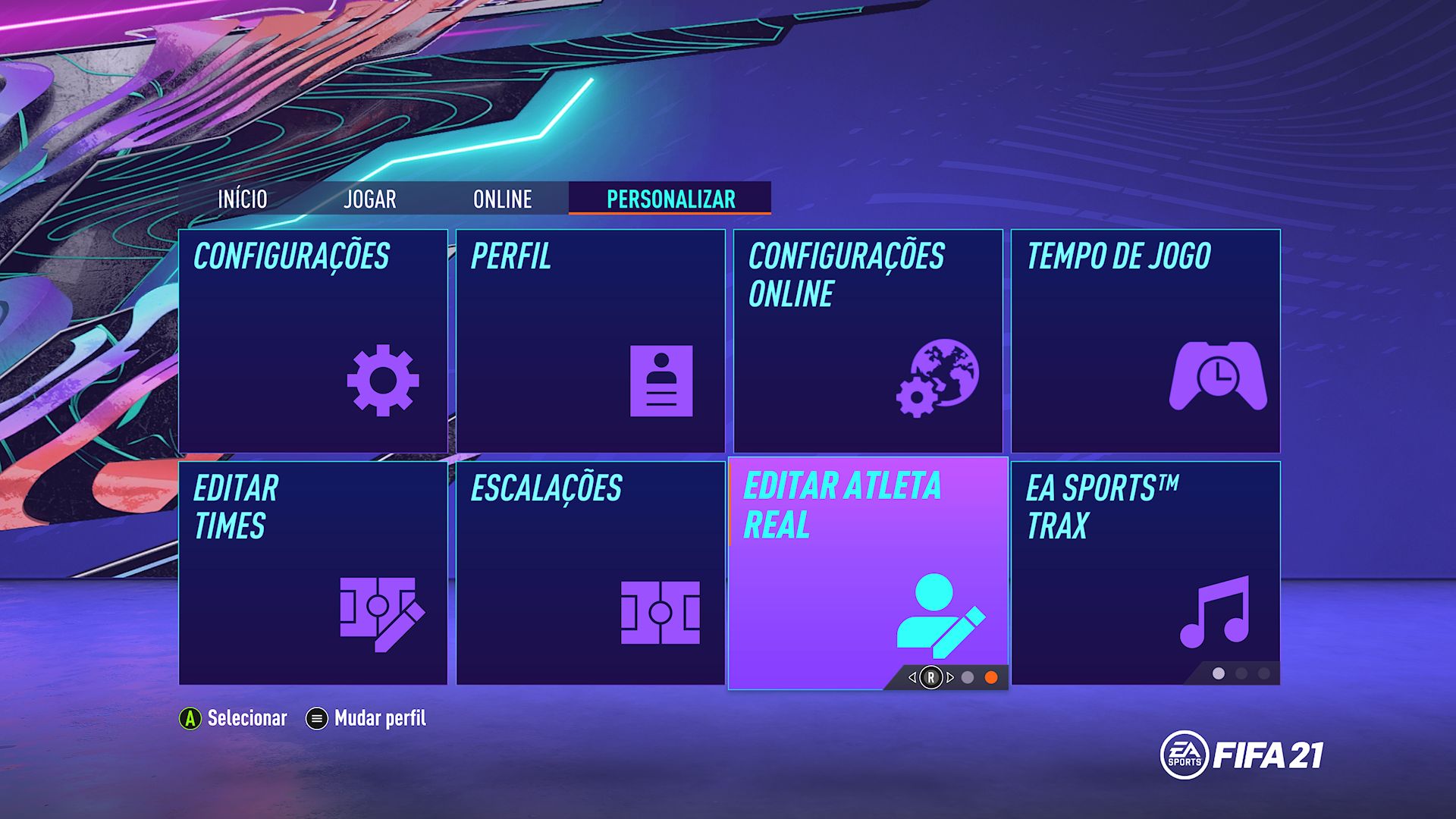
Task: Select the Tempo de Jogo tile
Action: (x=1145, y=341)
